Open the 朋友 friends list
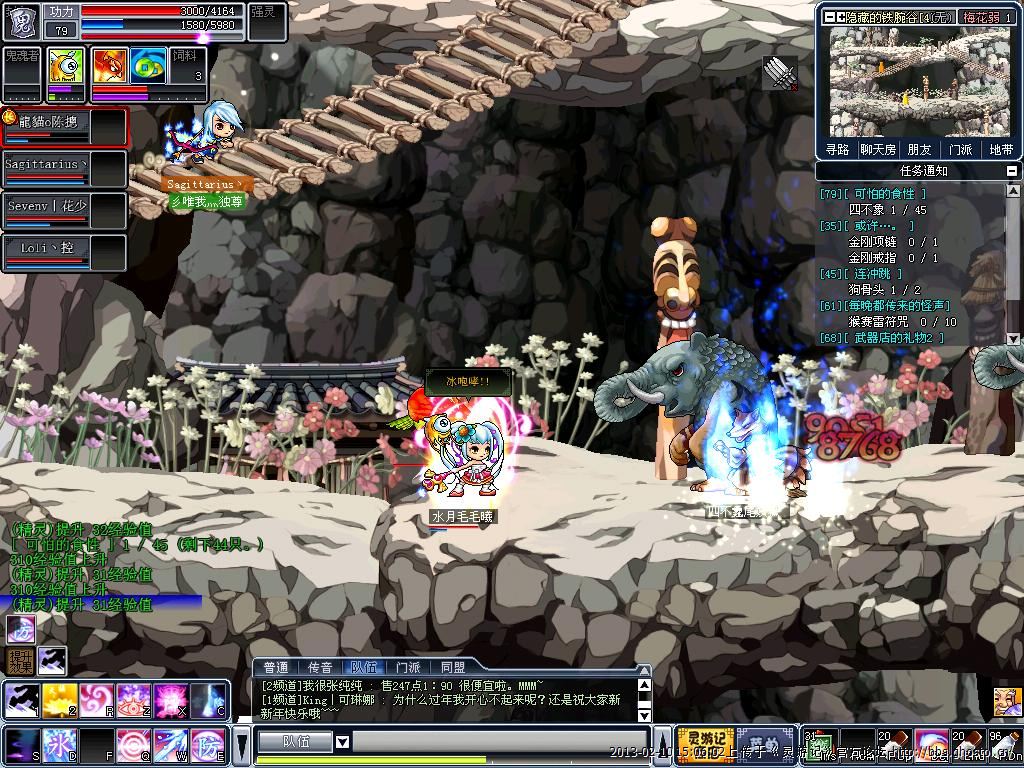This screenshot has height=768, width=1024. click(919, 149)
